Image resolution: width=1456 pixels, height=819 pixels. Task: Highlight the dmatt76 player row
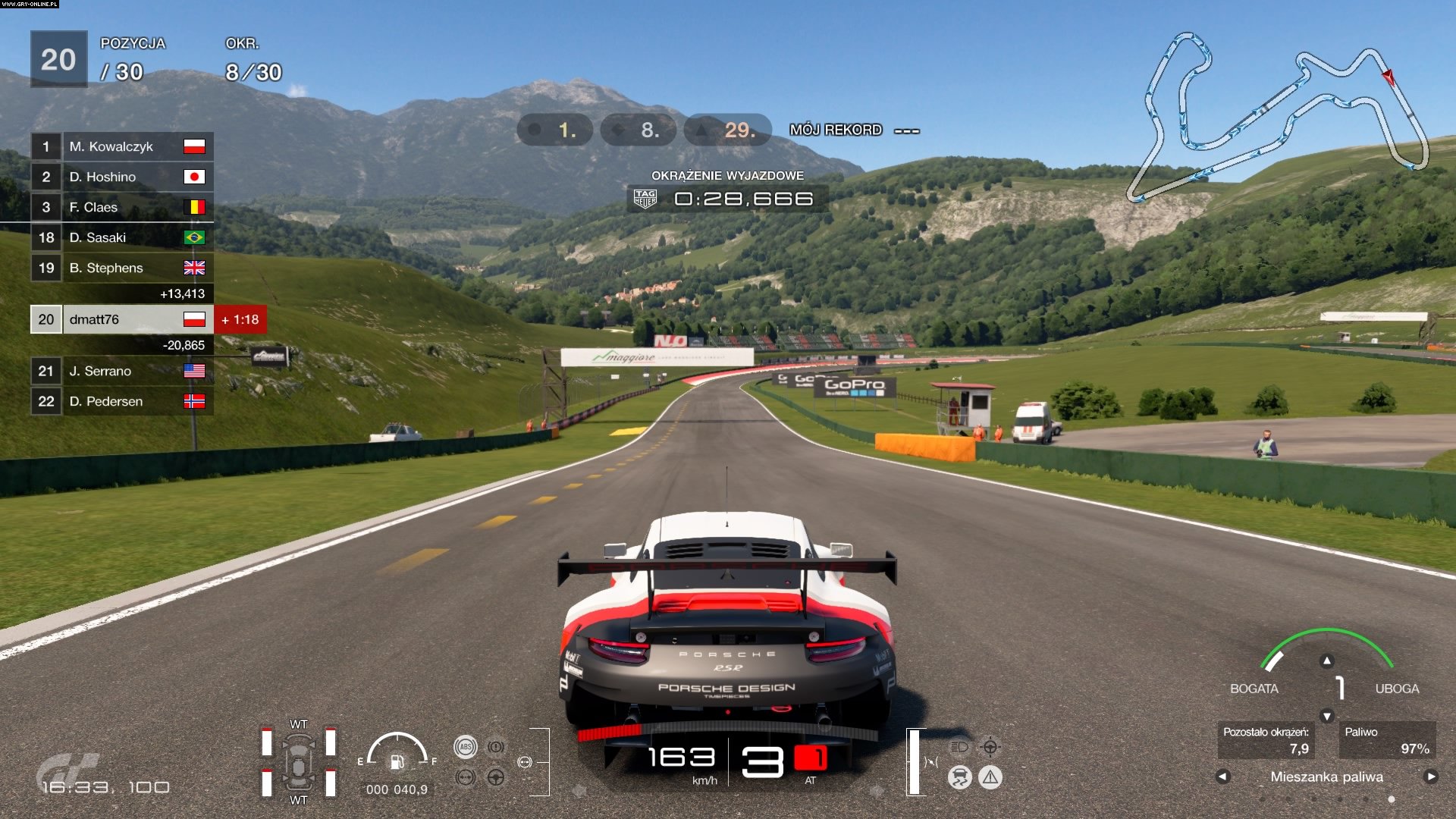pyautogui.click(x=121, y=319)
